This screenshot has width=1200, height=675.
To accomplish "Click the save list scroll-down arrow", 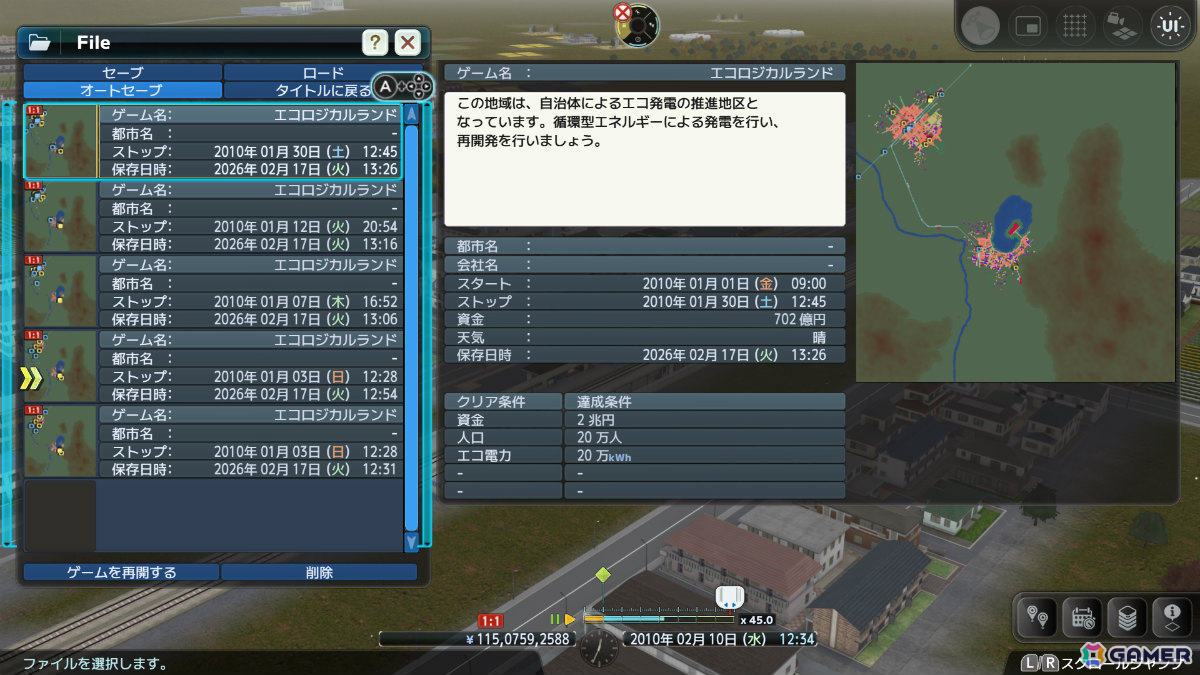I will pos(411,542).
